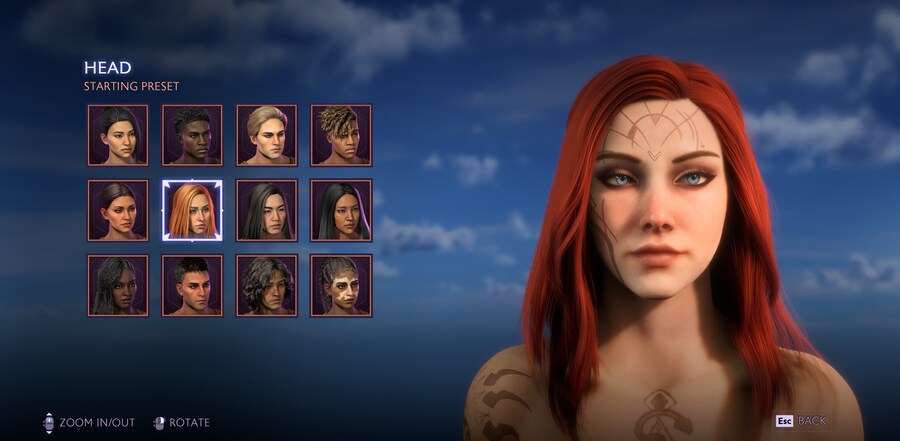Pick the man with long black hair

[267, 210]
